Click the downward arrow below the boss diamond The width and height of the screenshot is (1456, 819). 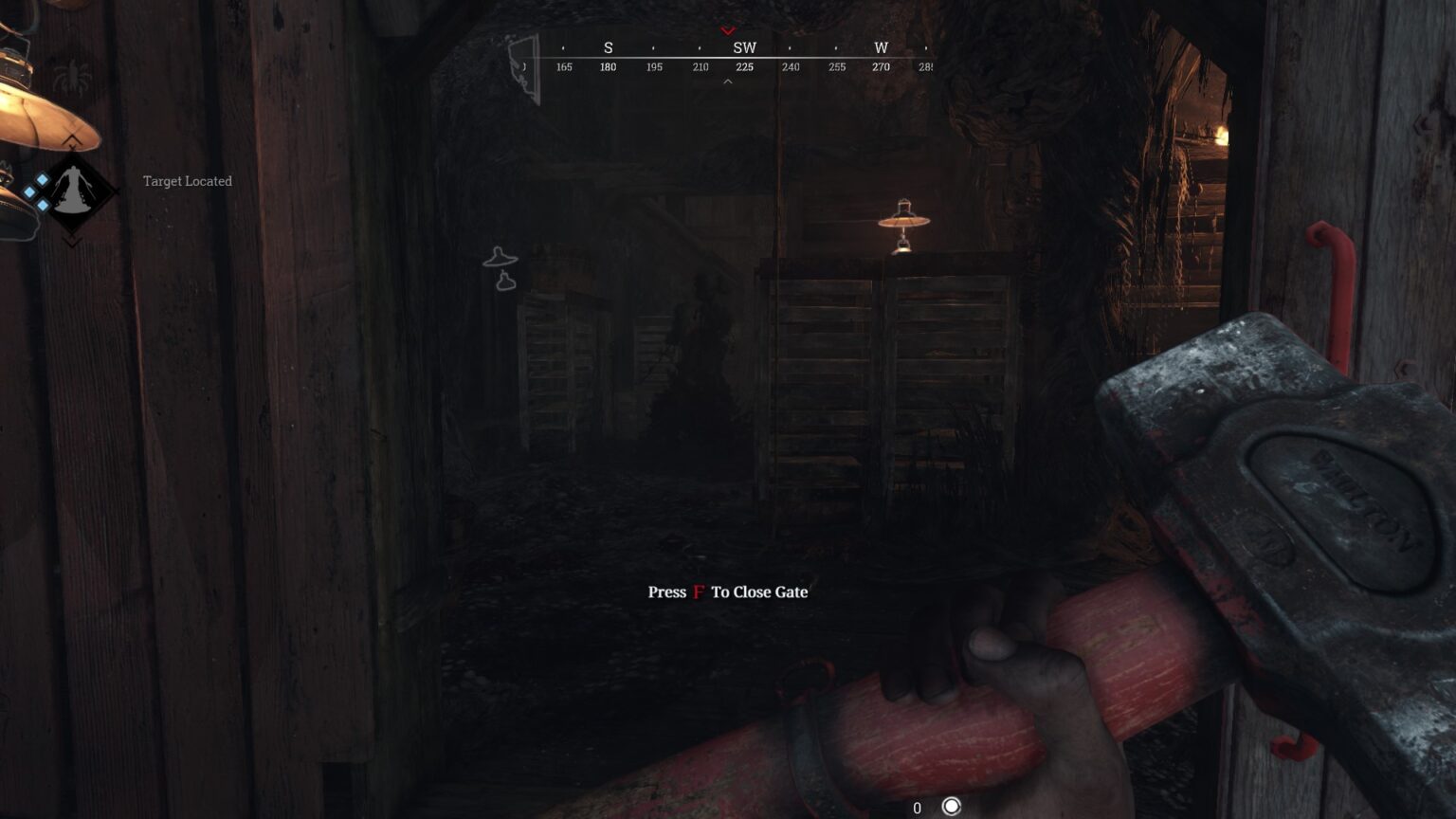tap(73, 241)
